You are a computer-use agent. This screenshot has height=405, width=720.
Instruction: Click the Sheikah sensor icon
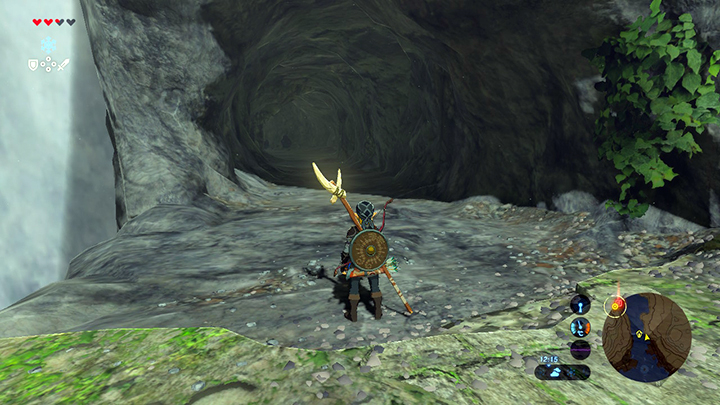(x=580, y=304)
